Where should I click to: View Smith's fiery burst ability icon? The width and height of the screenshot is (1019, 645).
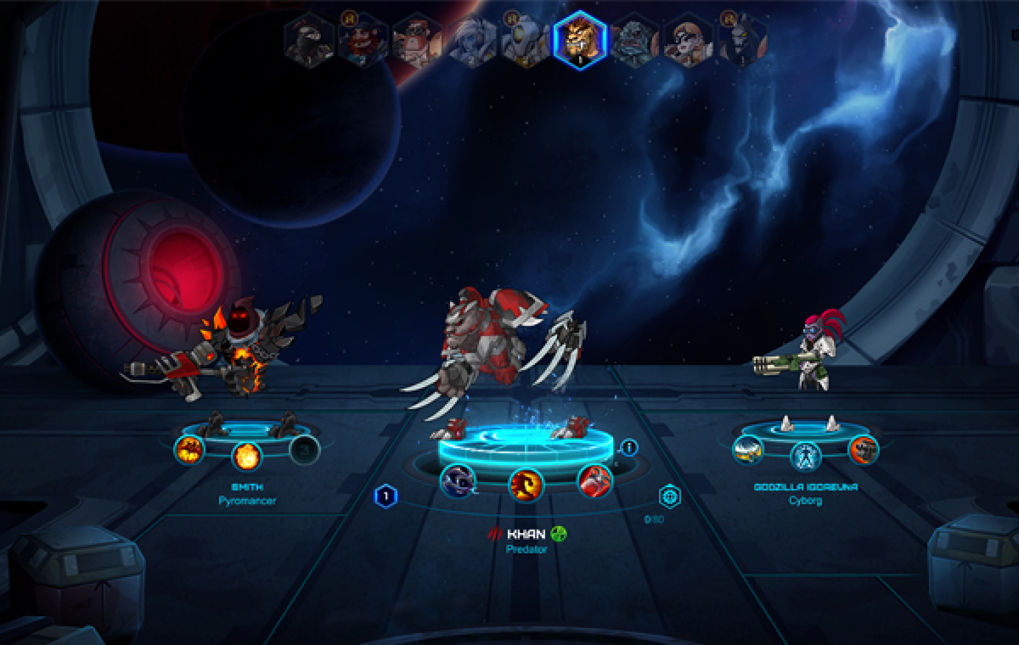click(x=190, y=451)
